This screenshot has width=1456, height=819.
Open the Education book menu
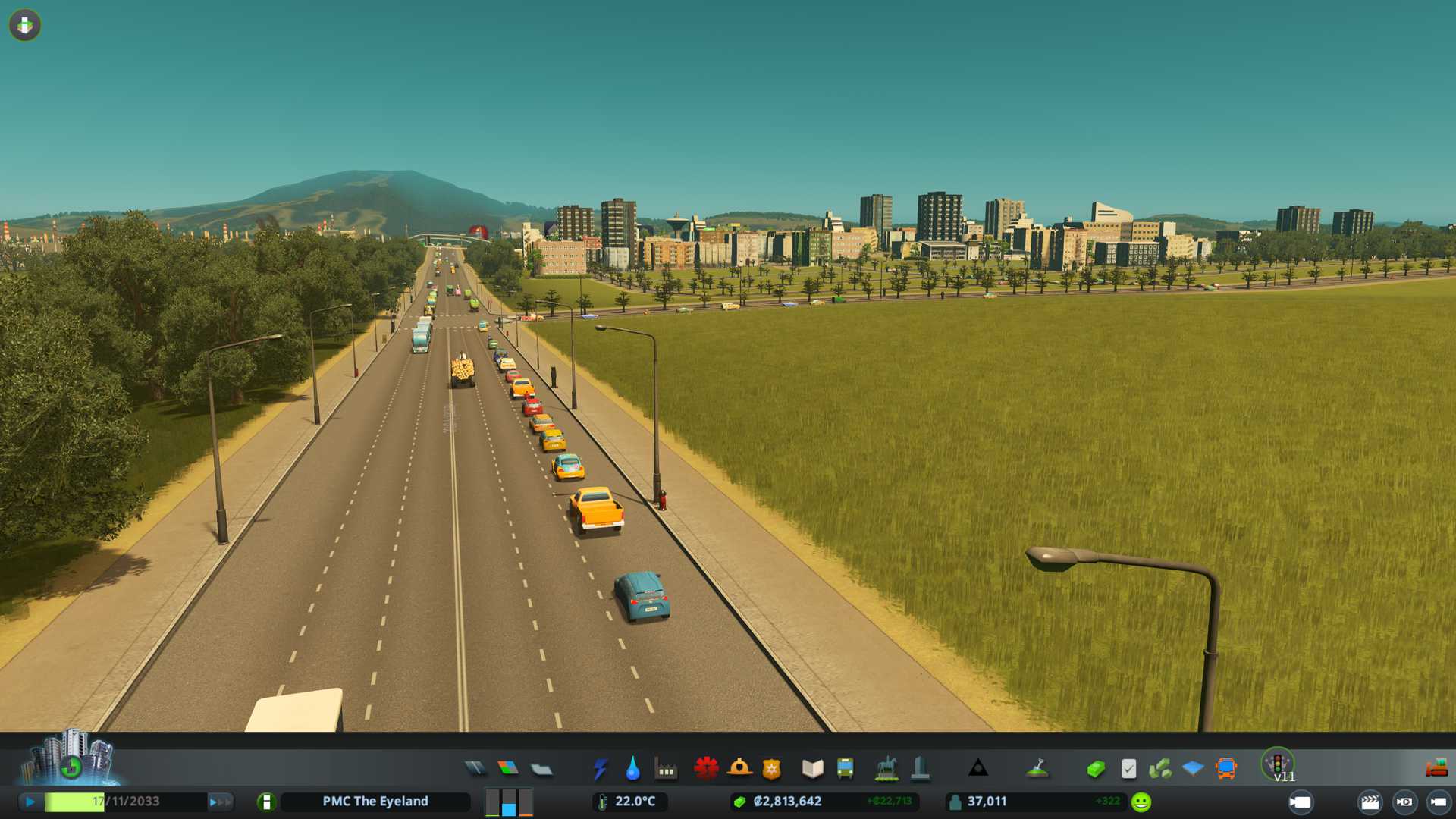pyautogui.click(x=812, y=769)
